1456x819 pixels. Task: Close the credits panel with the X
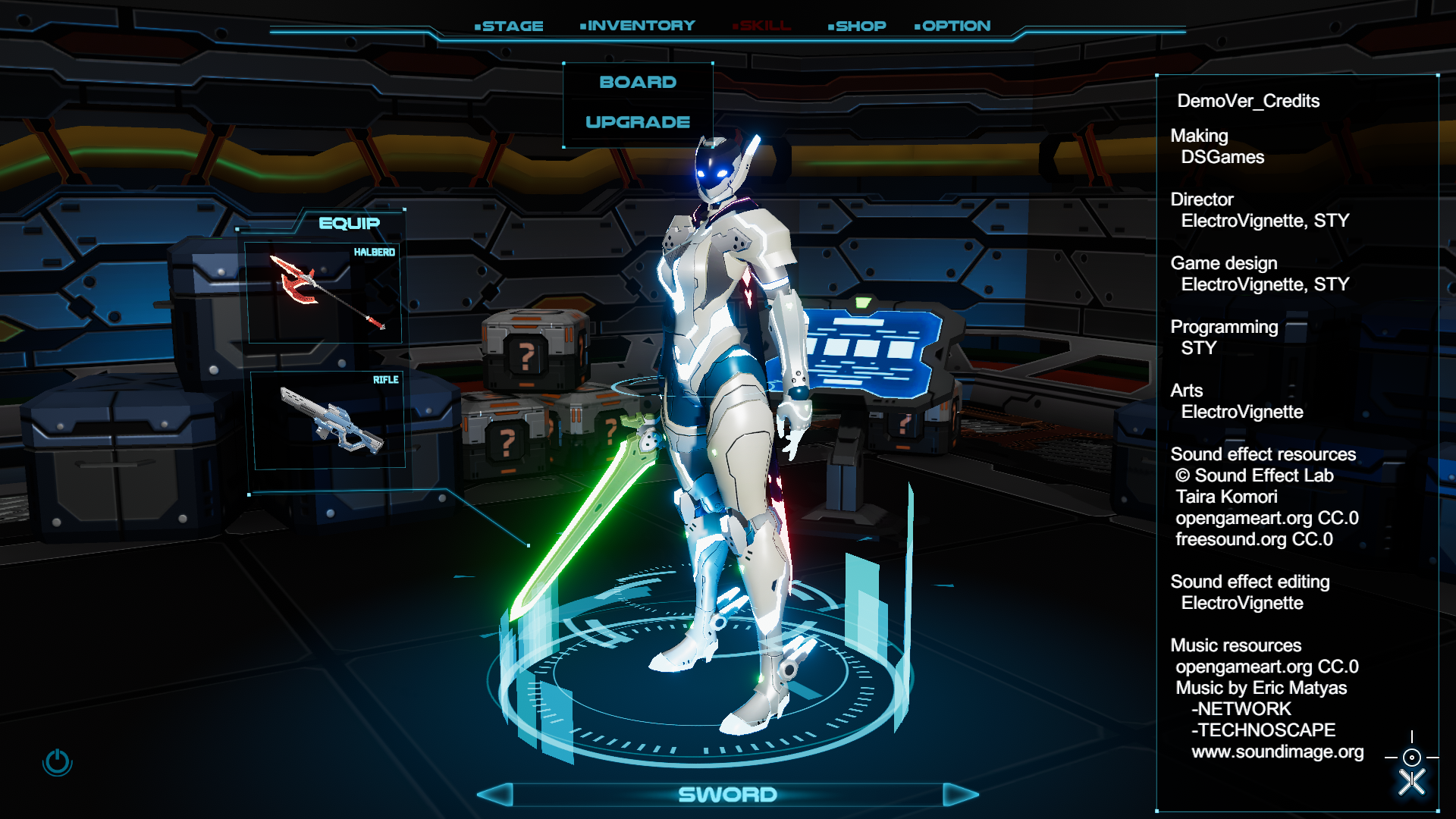point(1412,782)
